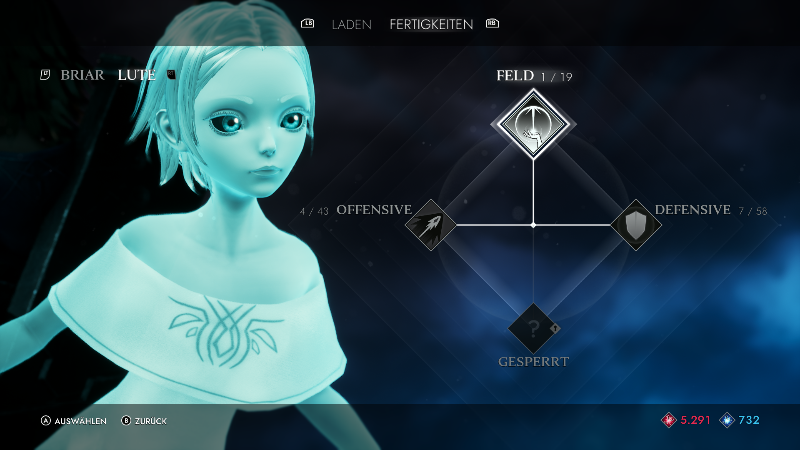Open the Offensive skills arrow icon
This screenshot has height=450, width=800.
point(430,225)
